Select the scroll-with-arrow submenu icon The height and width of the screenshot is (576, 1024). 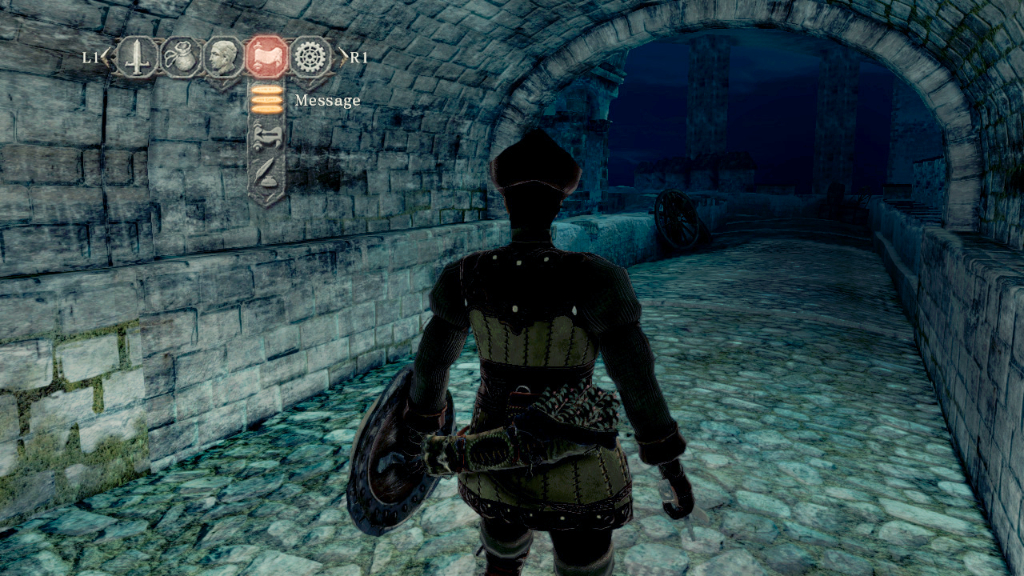[x=266, y=137]
